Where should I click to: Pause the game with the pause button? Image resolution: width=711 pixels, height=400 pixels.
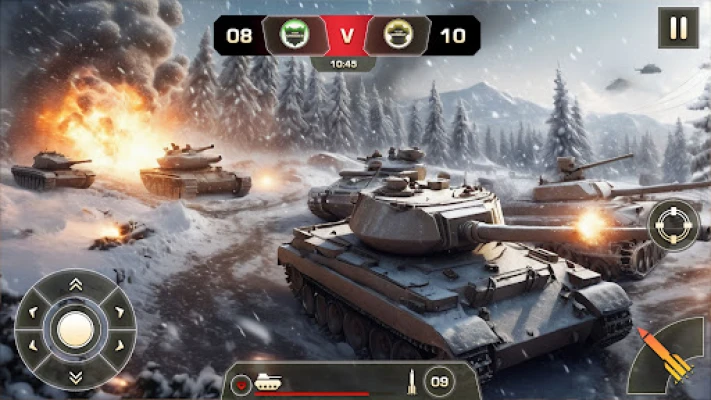pyautogui.click(x=678, y=28)
